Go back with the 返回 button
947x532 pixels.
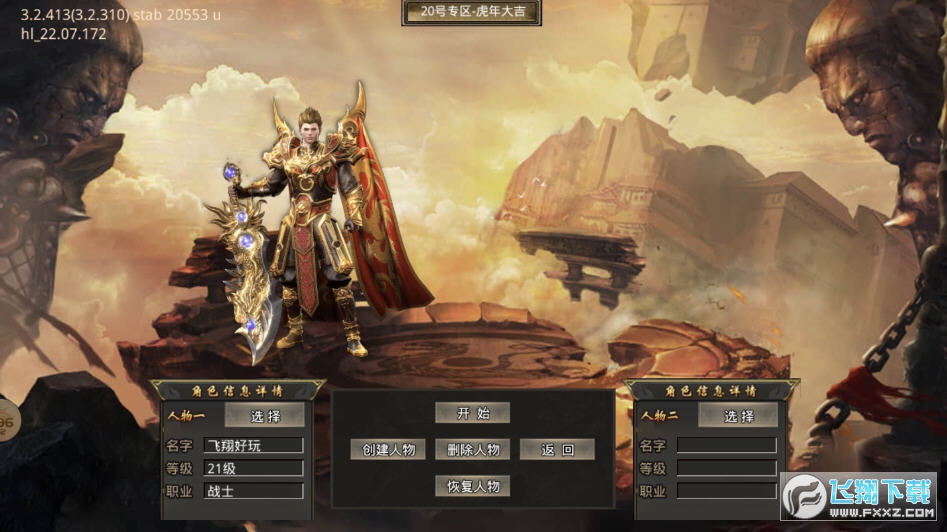[558, 450]
